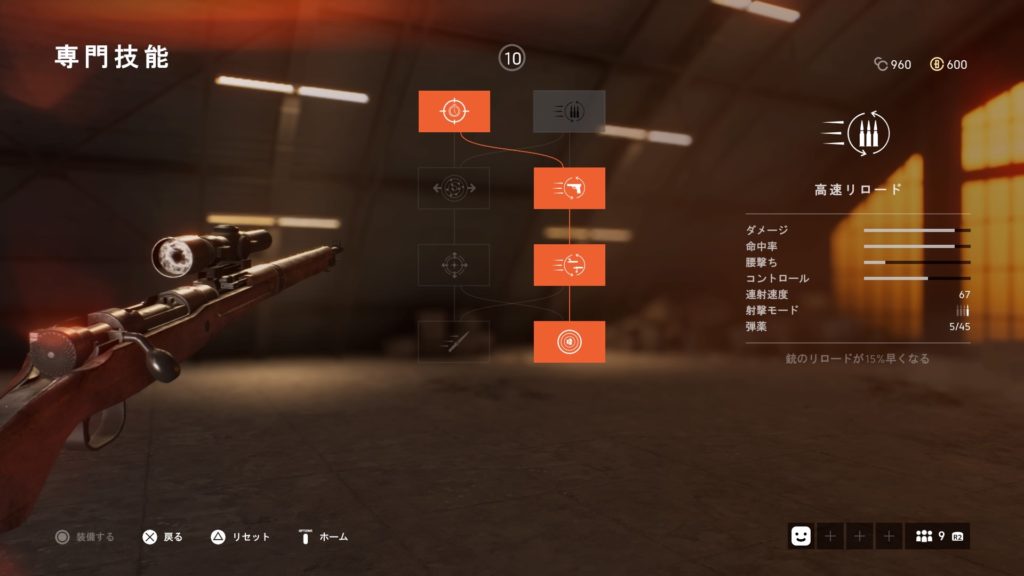This screenshot has height=576, width=1024.
Task: Select the dimmed crosshair with four arrows node
Action: coord(454,265)
